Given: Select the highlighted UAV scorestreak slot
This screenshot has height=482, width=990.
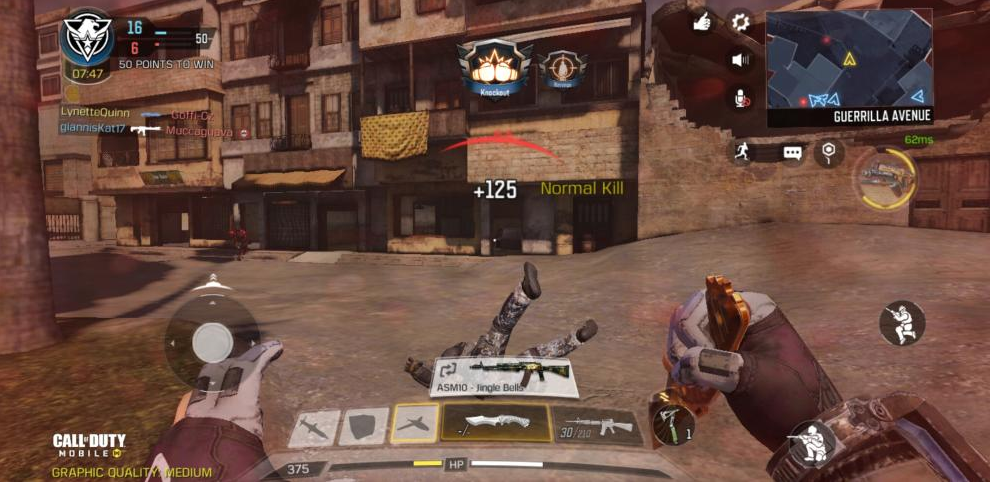Looking at the screenshot, I should point(414,423).
